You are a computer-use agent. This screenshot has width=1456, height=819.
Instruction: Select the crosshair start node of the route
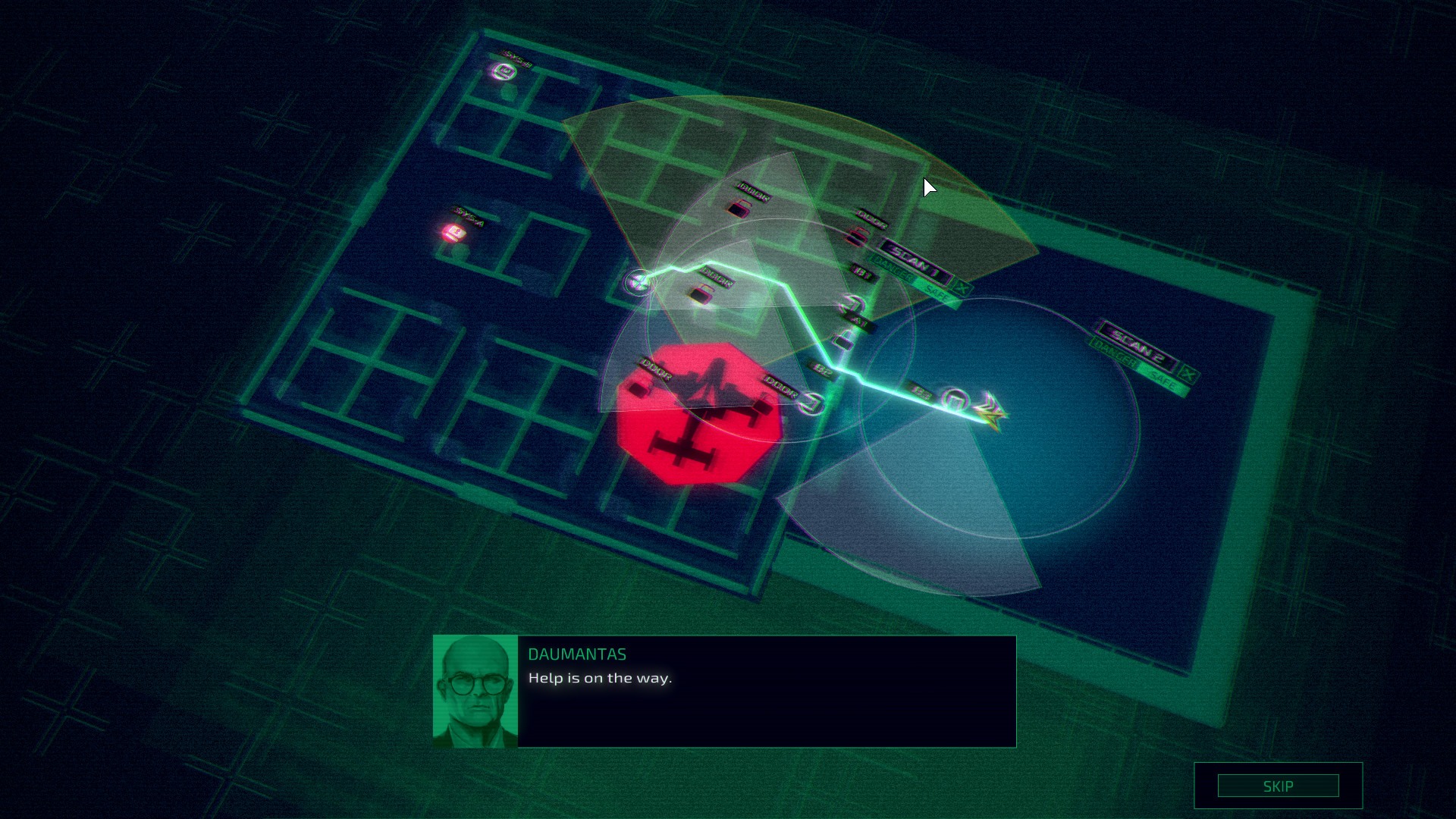point(638,282)
